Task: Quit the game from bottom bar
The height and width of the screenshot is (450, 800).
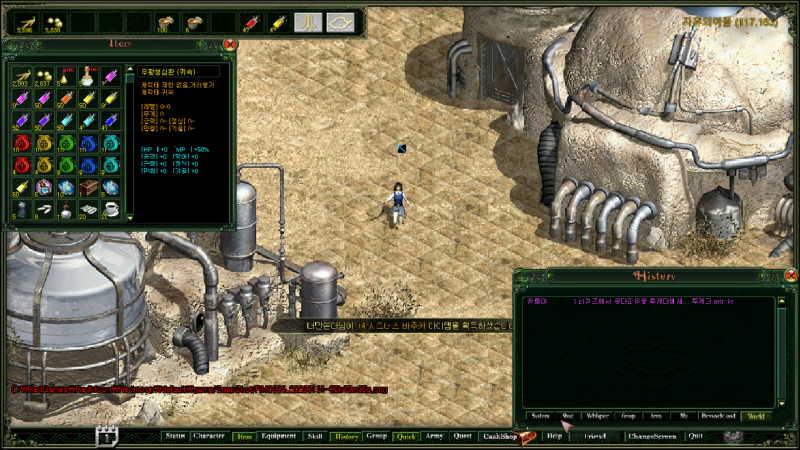Action: pos(696,436)
